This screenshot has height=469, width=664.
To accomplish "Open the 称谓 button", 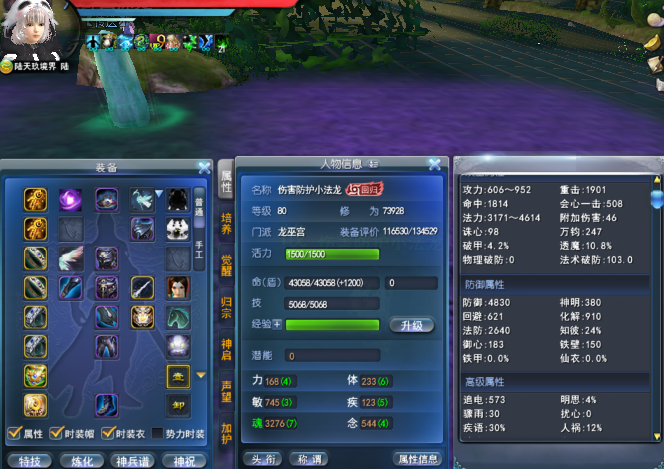I will point(307,459).
